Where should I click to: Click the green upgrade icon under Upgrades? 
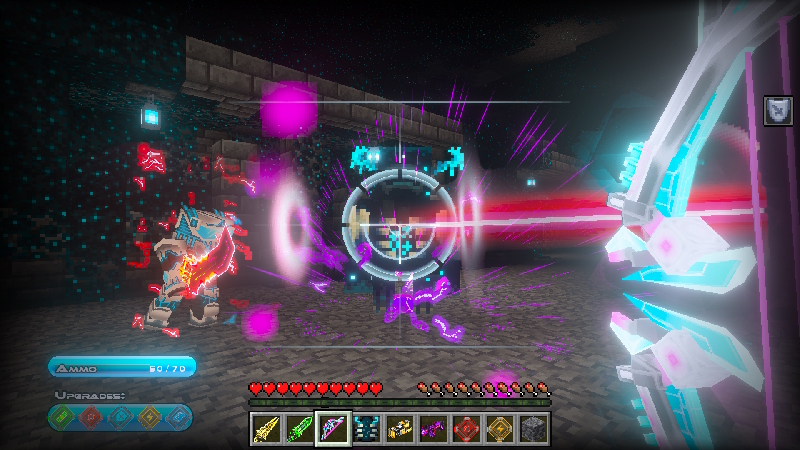click(x=63, y=416)
